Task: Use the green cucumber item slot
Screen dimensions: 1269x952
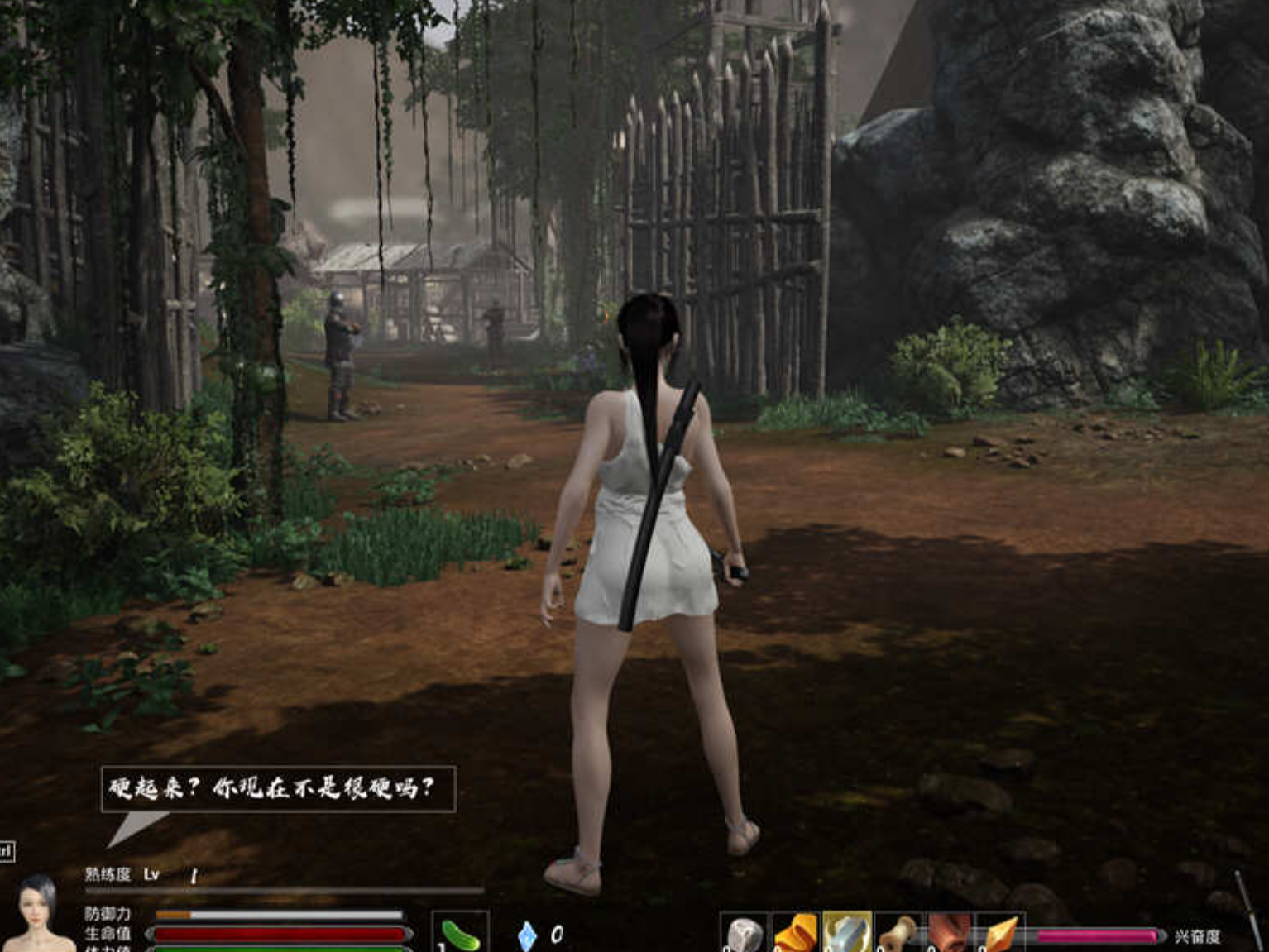Action: point(460,933)
